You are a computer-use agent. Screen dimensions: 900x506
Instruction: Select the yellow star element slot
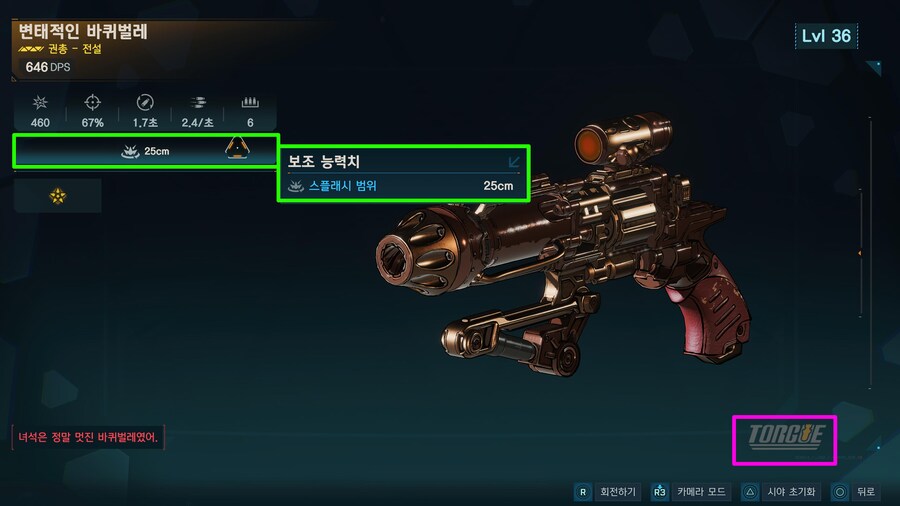tap(58, 196)
